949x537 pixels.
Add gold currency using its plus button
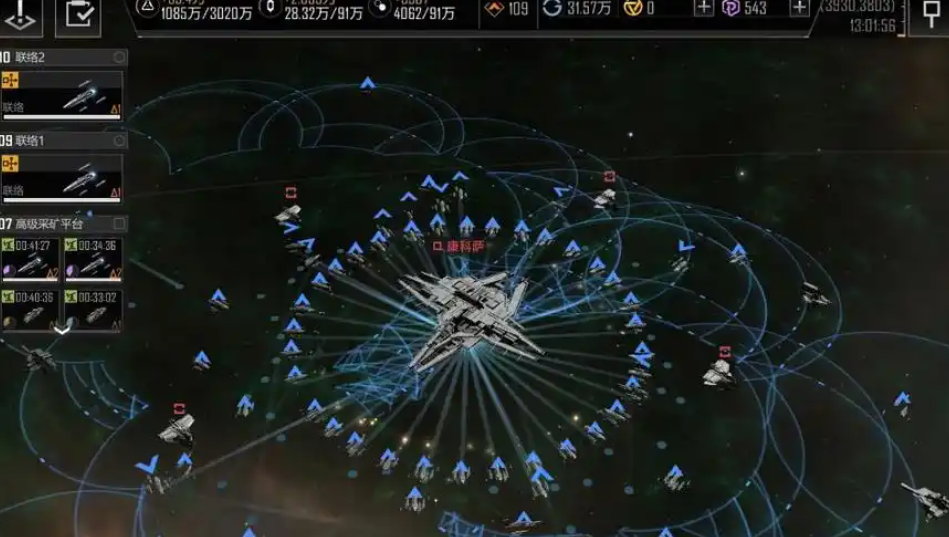pos(704,9)
